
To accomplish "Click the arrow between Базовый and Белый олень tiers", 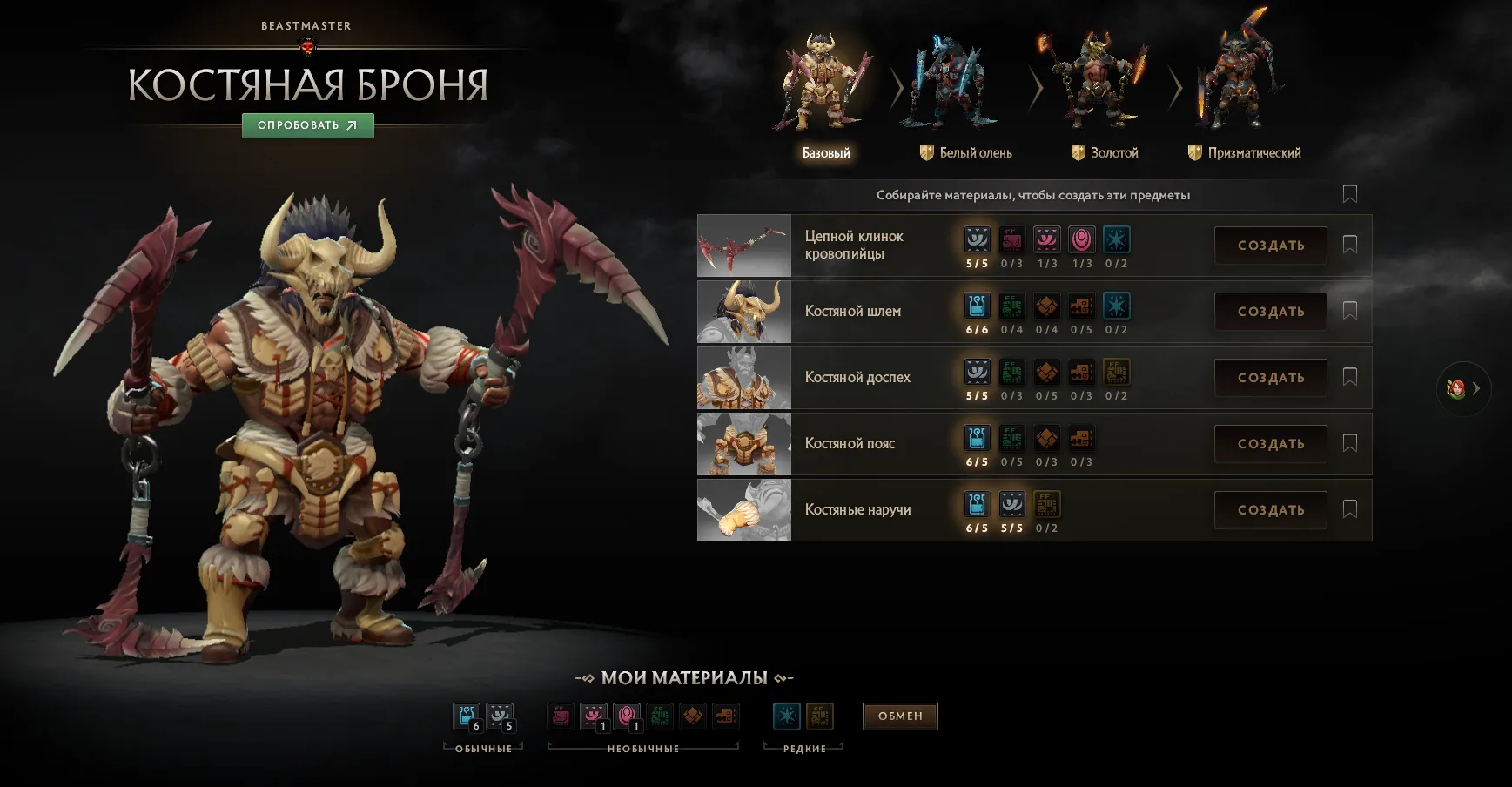I will (897, 87).
